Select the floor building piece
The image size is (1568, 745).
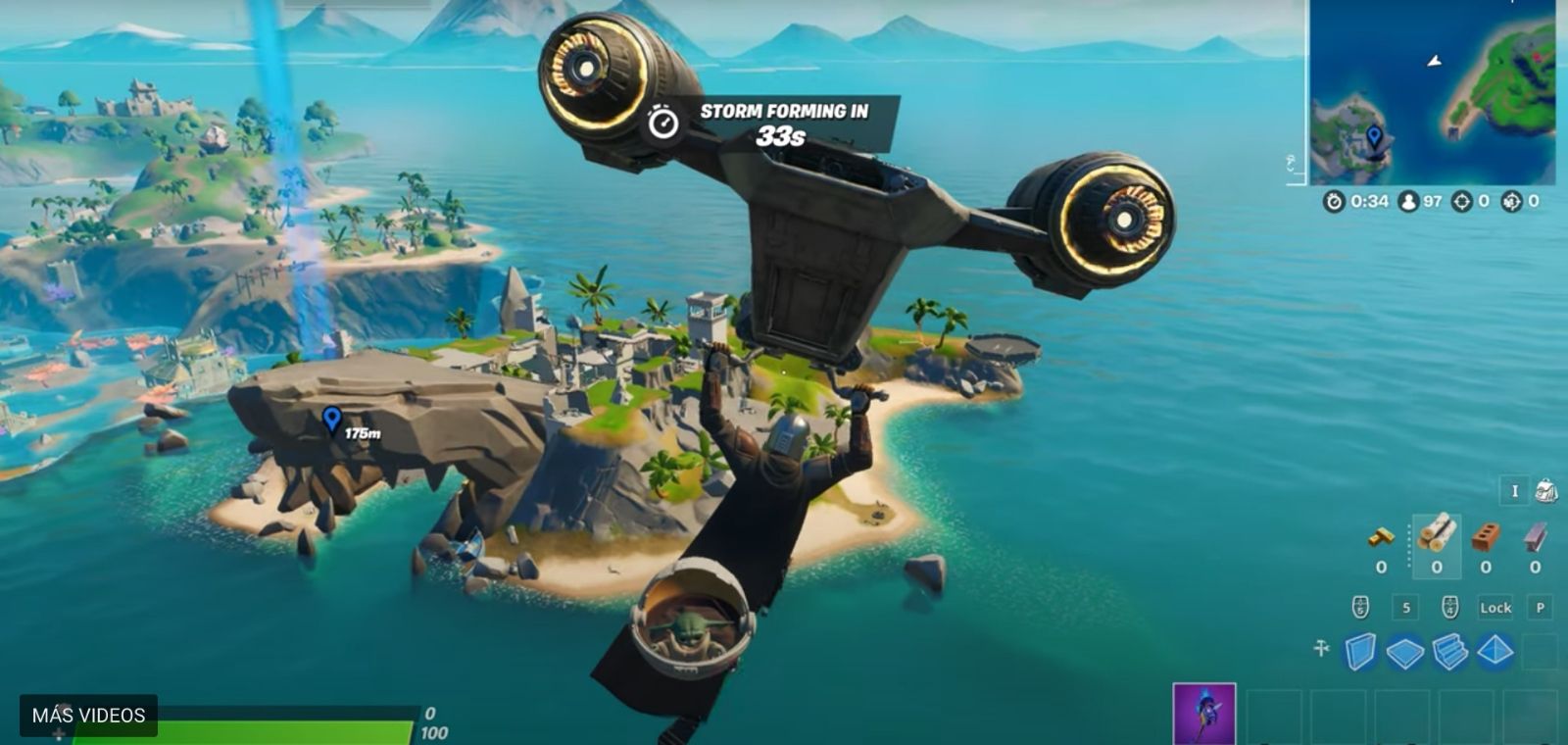[x=1405, y=652]
